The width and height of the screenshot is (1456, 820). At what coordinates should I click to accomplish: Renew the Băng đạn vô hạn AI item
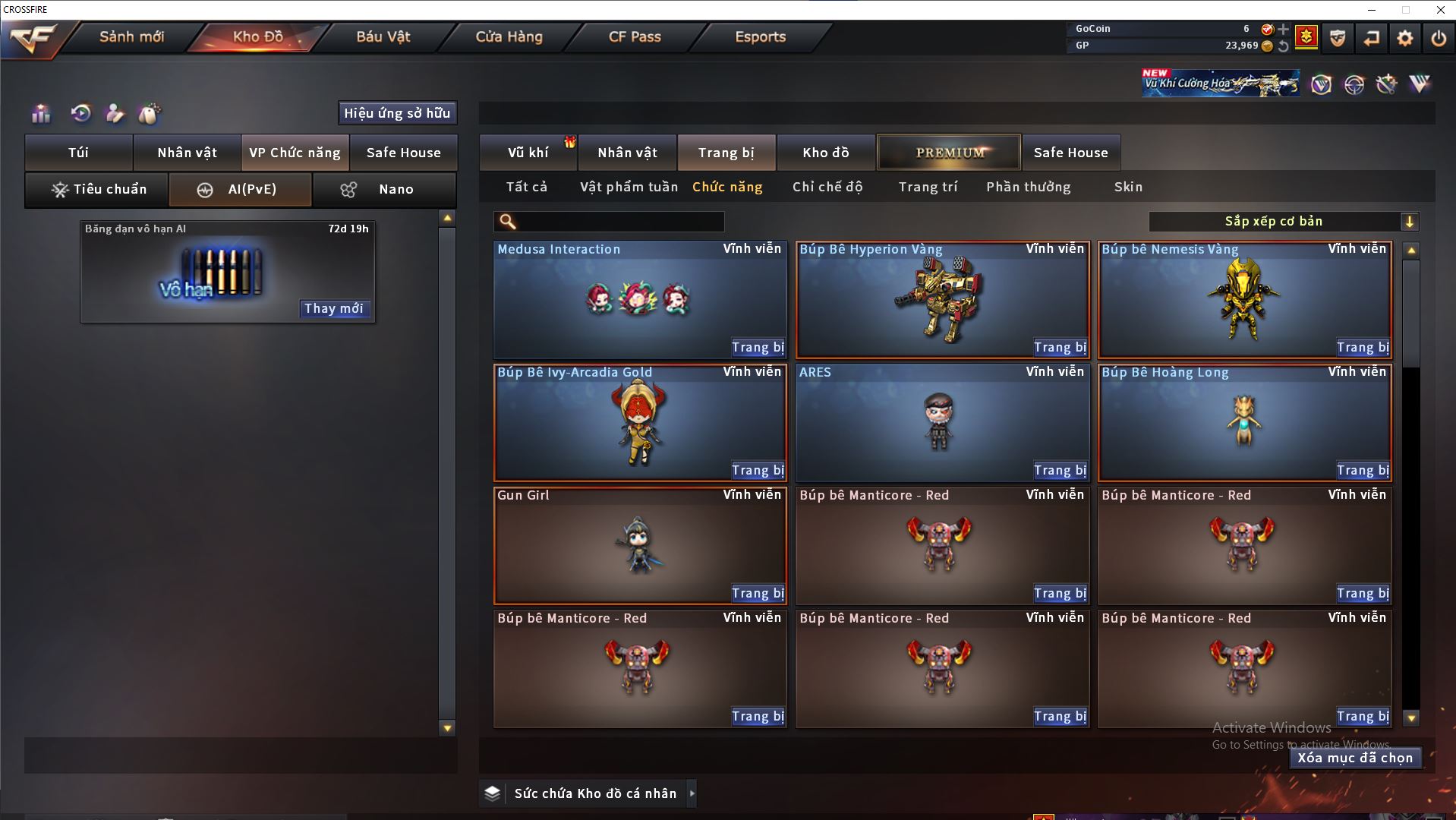pos(333,308)
